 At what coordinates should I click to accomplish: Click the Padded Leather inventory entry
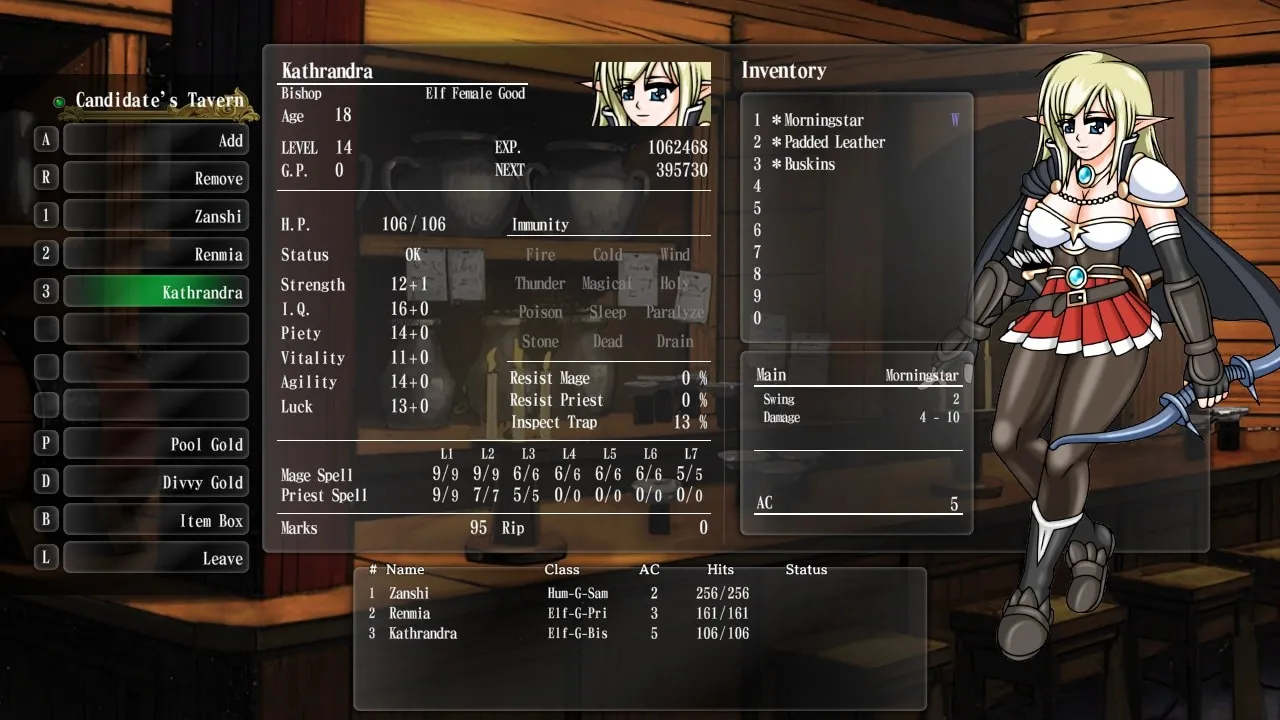[834, 142]
